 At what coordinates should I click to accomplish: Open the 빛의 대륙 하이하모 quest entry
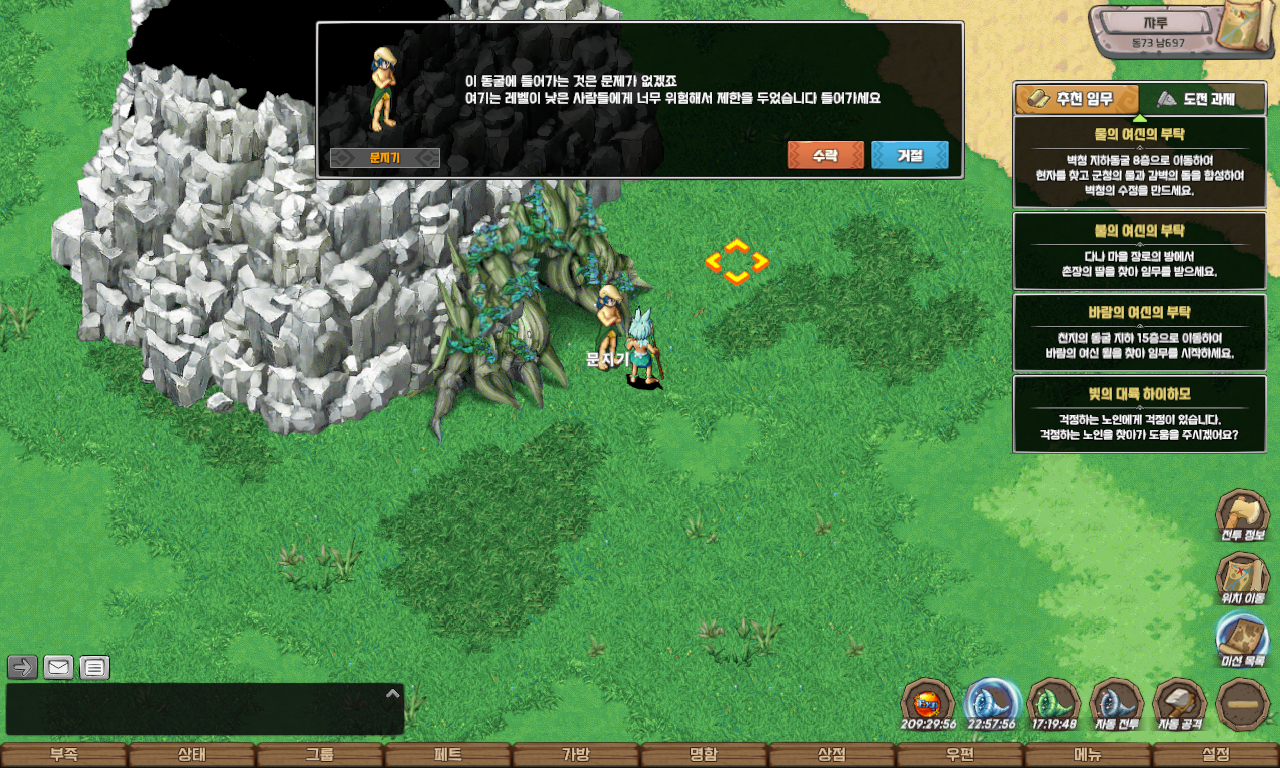1139,414
